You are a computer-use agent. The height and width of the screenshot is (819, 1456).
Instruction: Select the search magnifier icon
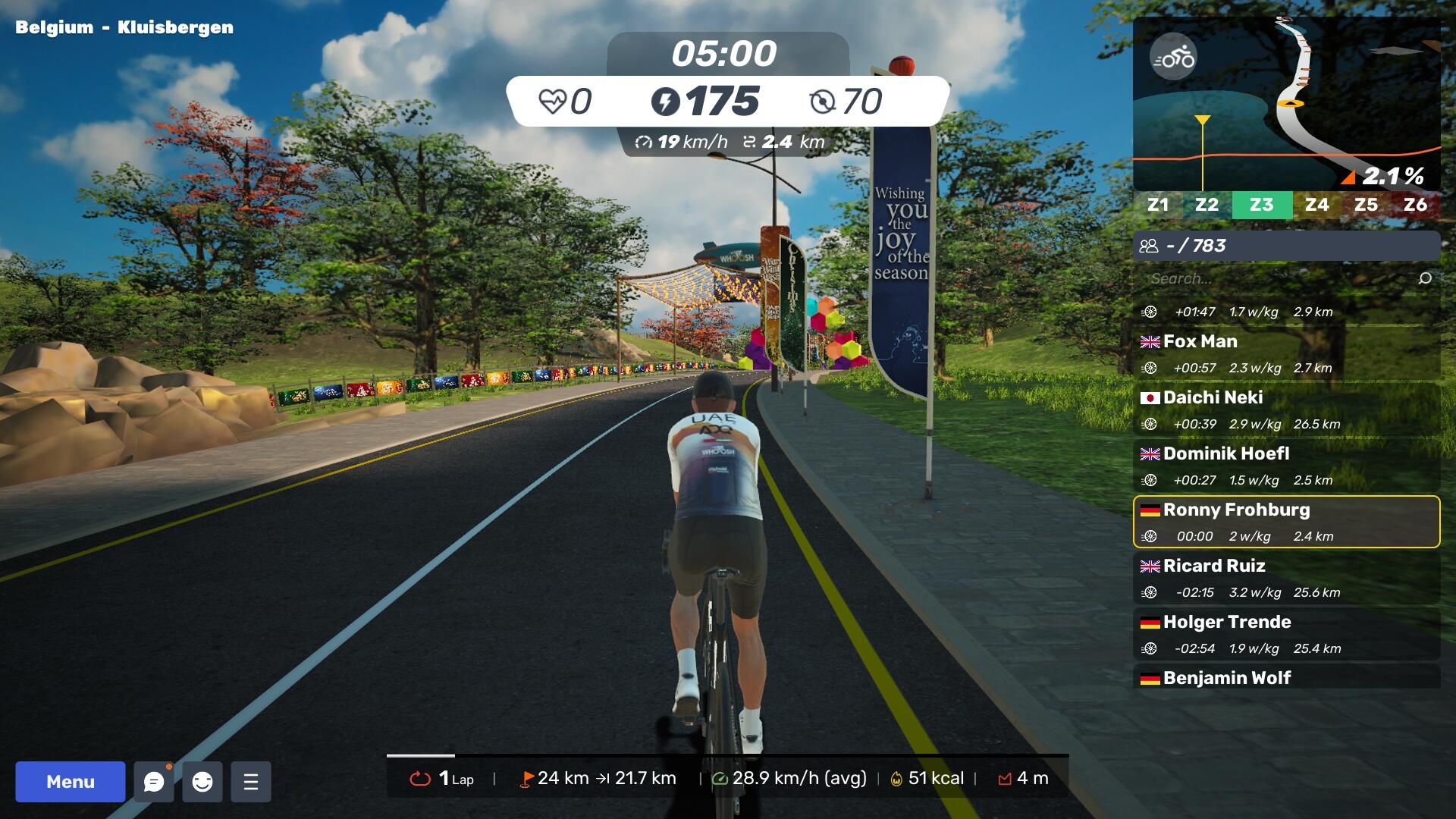point(1425,278)
